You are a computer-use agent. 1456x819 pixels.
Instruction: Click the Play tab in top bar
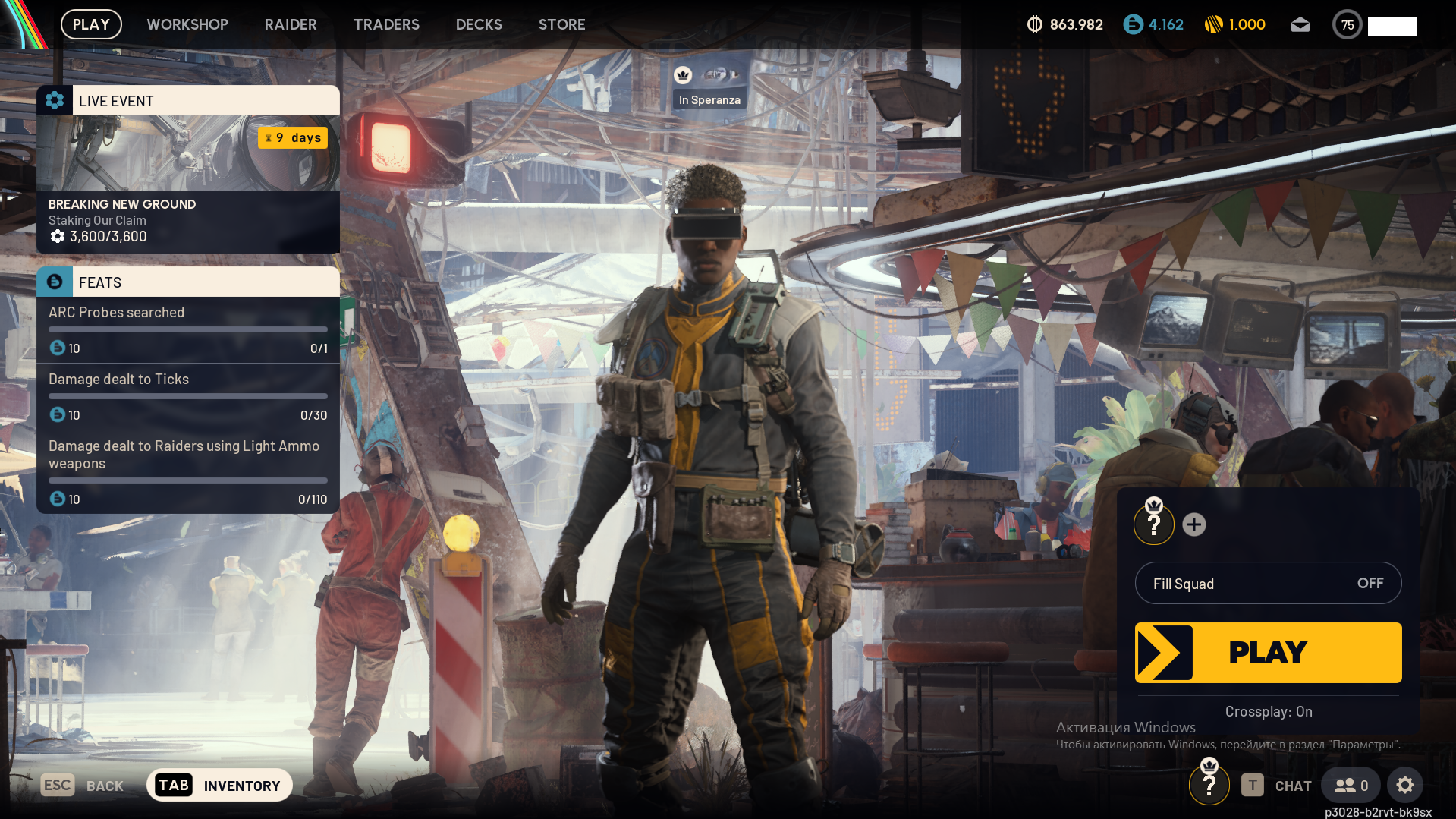pos(91,24)
